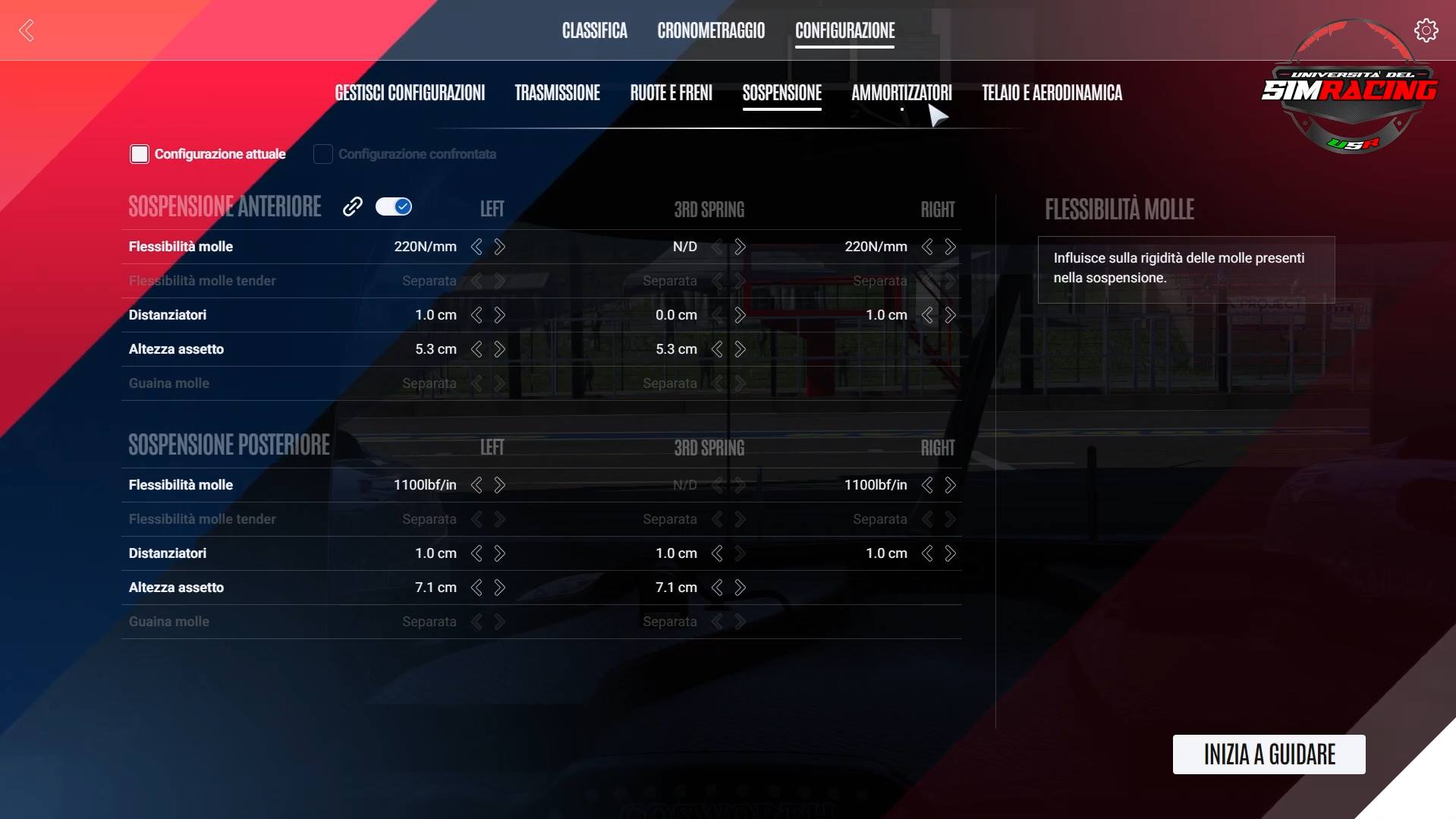Click the back arrow at top left

pos(26,30)
